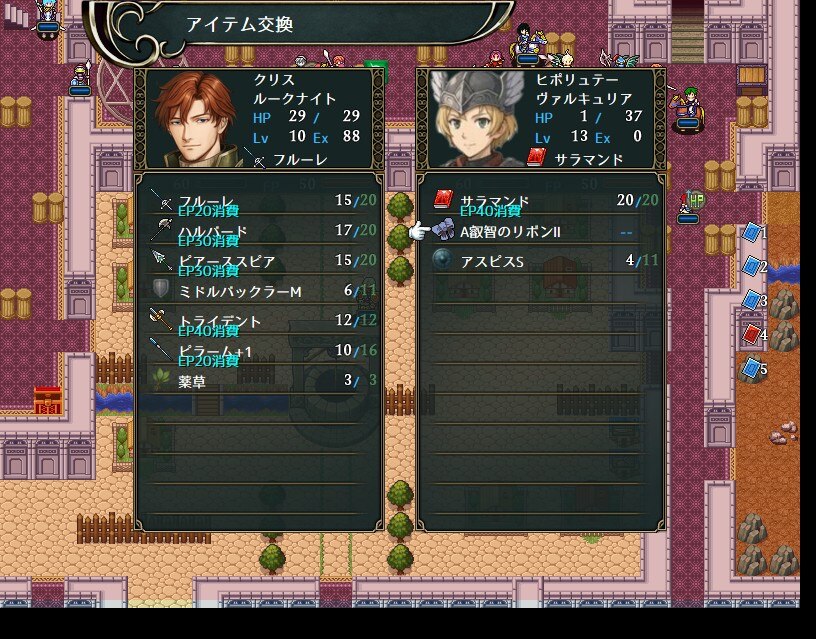Choose the トライデント weapon row

(260, 321)
